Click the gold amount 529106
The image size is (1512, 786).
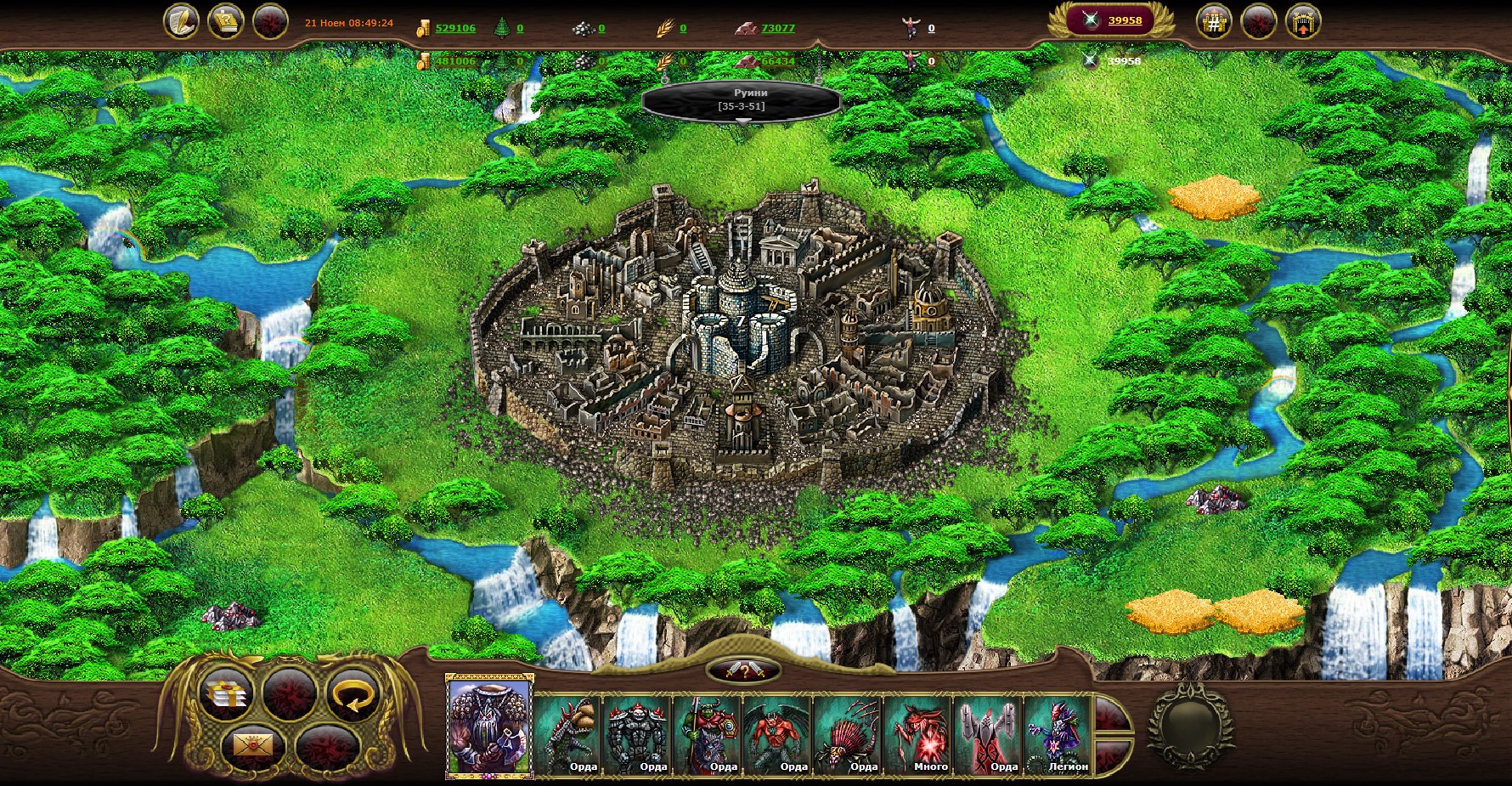click(x=455, y=28)
